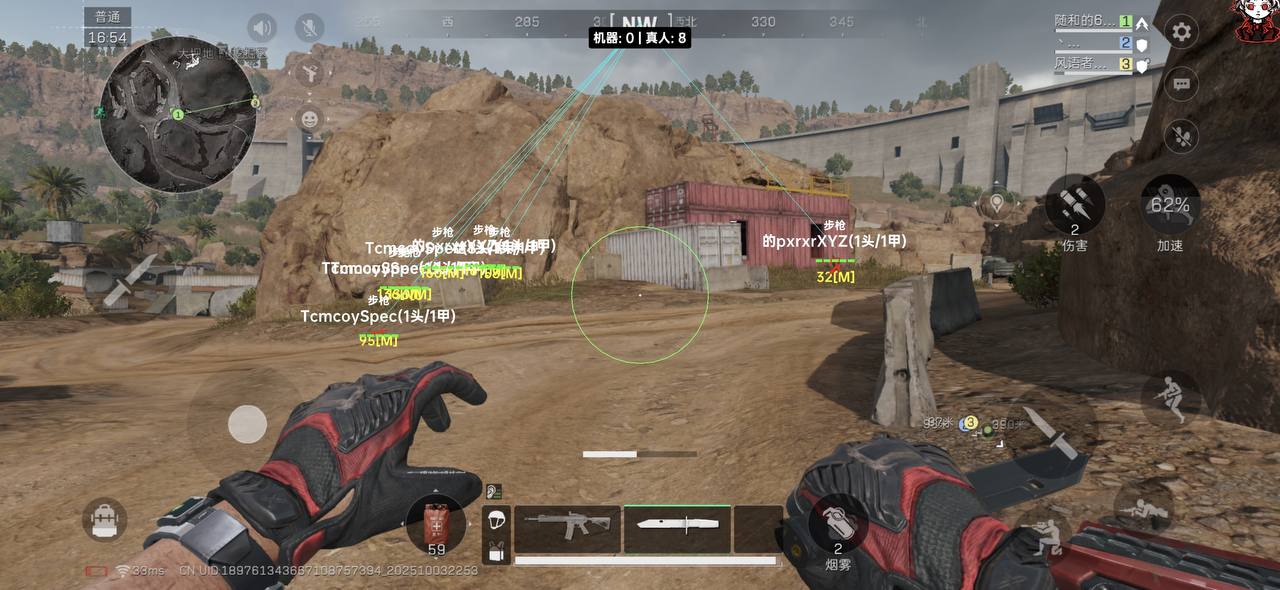Expand the circular minimap
The height and width of the screenshot is (590, 1280).
pos(178,114)
